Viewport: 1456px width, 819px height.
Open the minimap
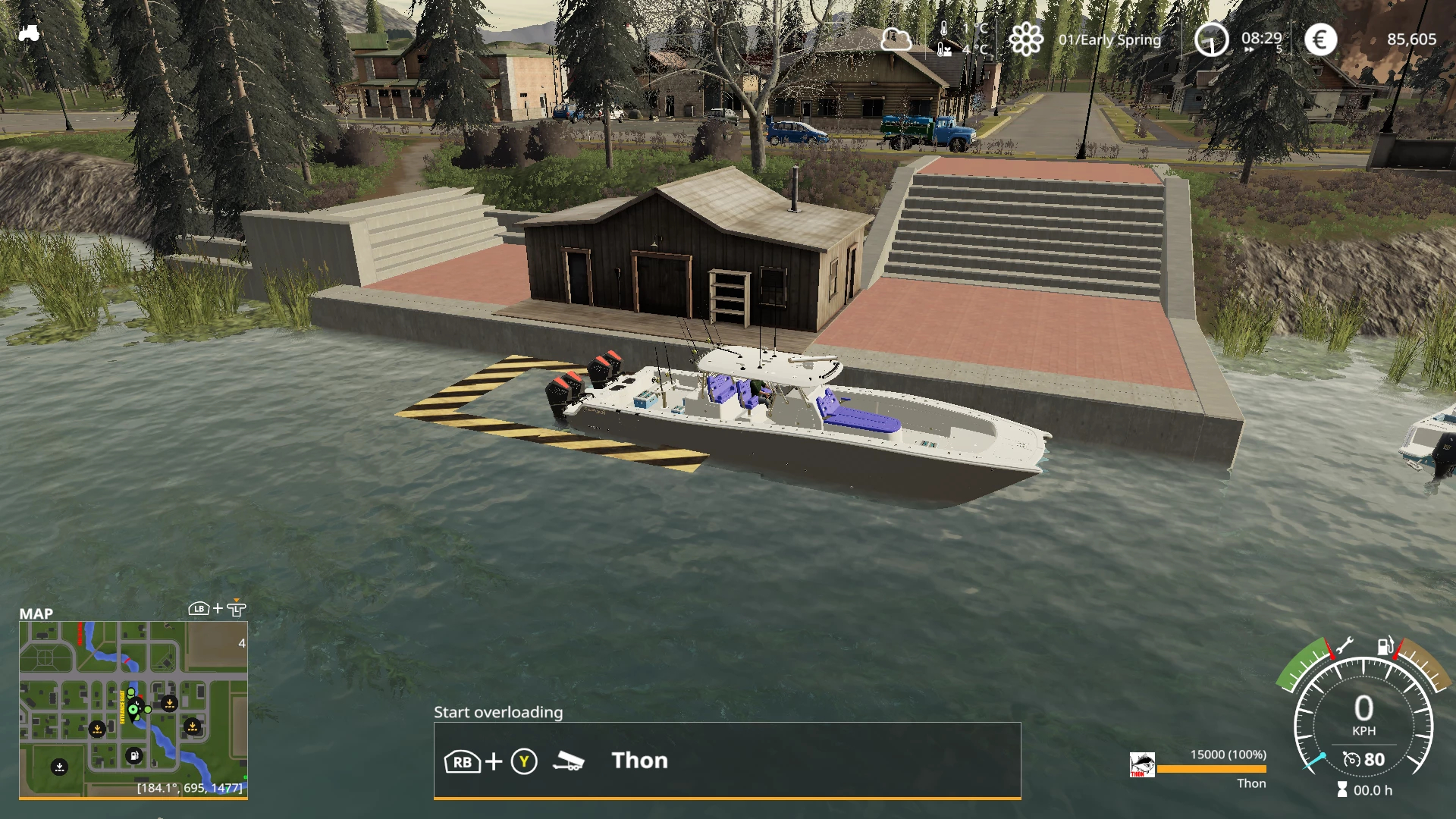tap(133, 708)
